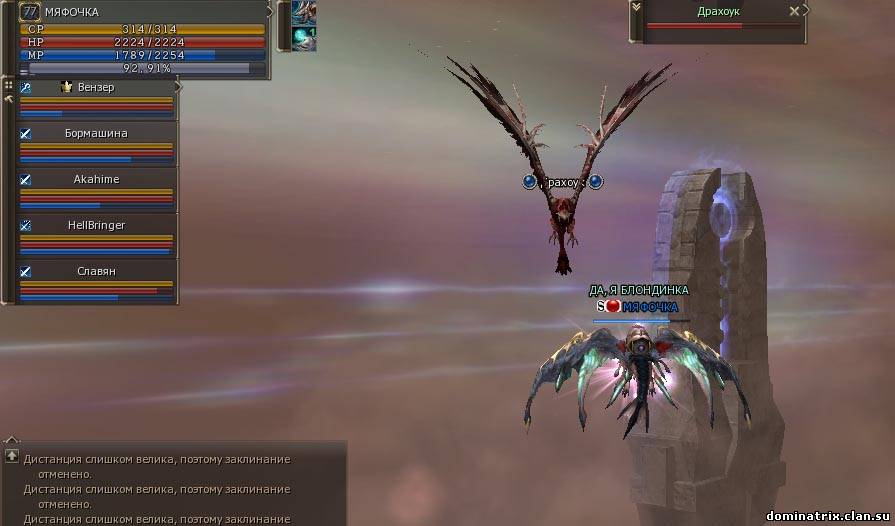Viewport: 895px width, 526px height.
Task: Click the winged creature buff icon
Action: (304, 12)
